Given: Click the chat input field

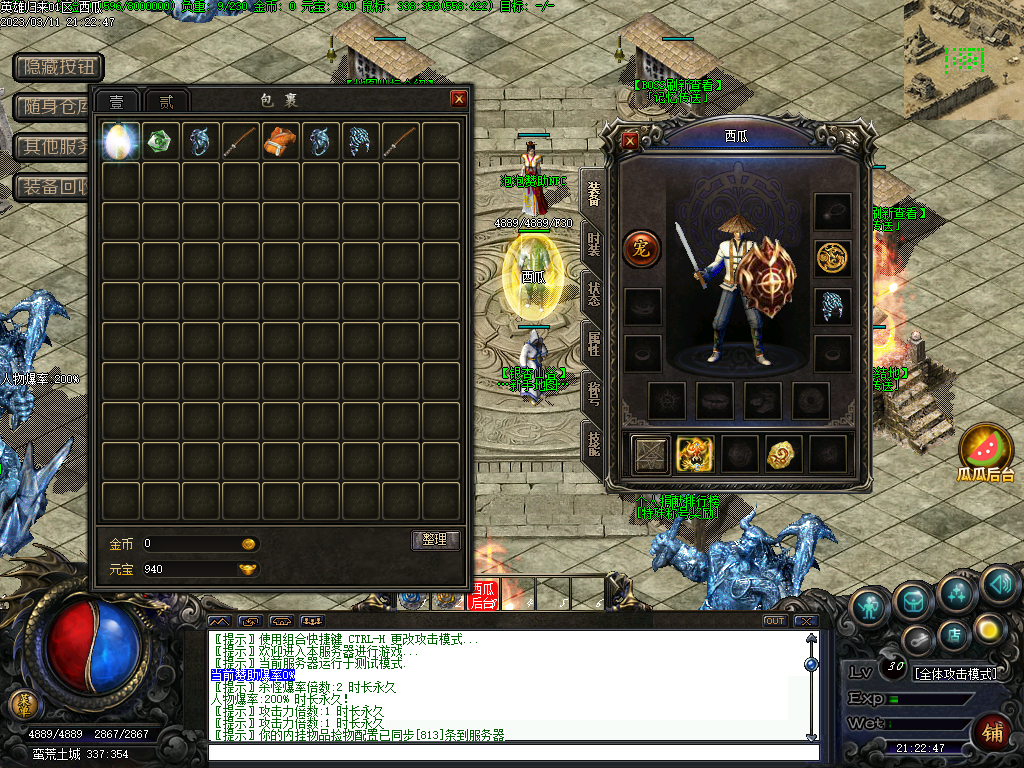Looking at the screenshot, I should tap(512, 752).
